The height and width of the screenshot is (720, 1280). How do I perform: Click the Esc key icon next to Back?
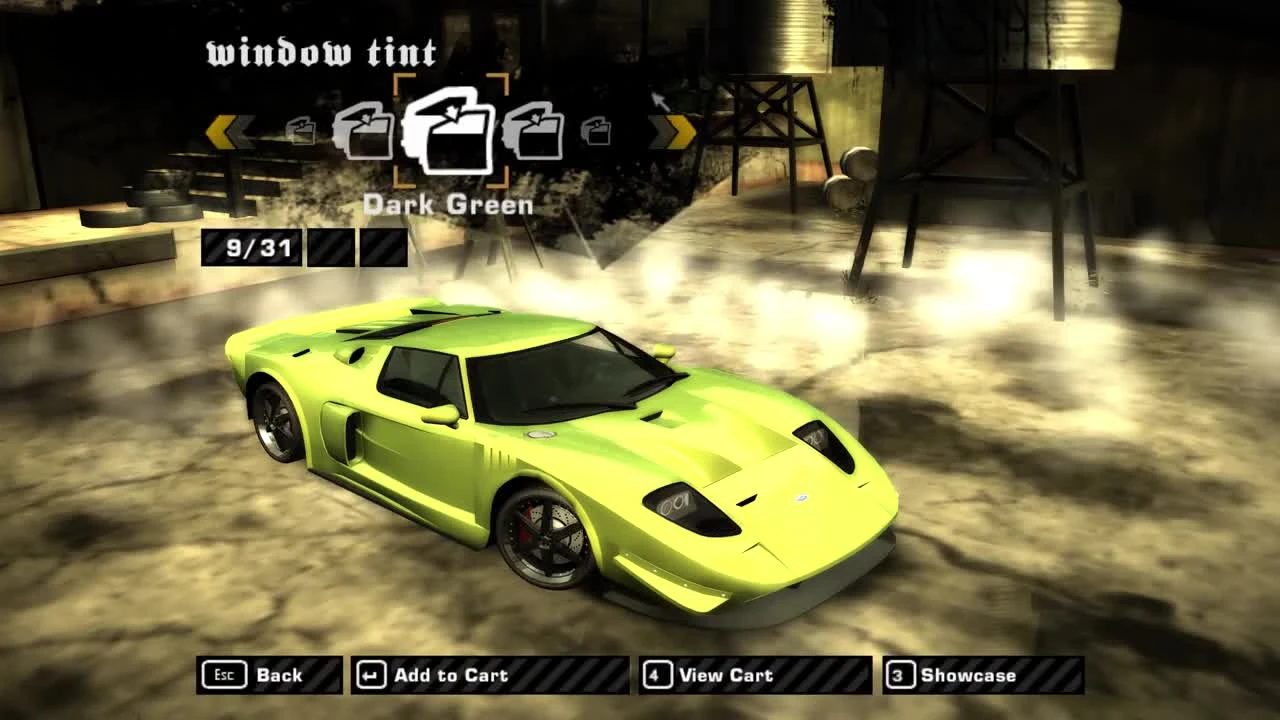[224, 675]
